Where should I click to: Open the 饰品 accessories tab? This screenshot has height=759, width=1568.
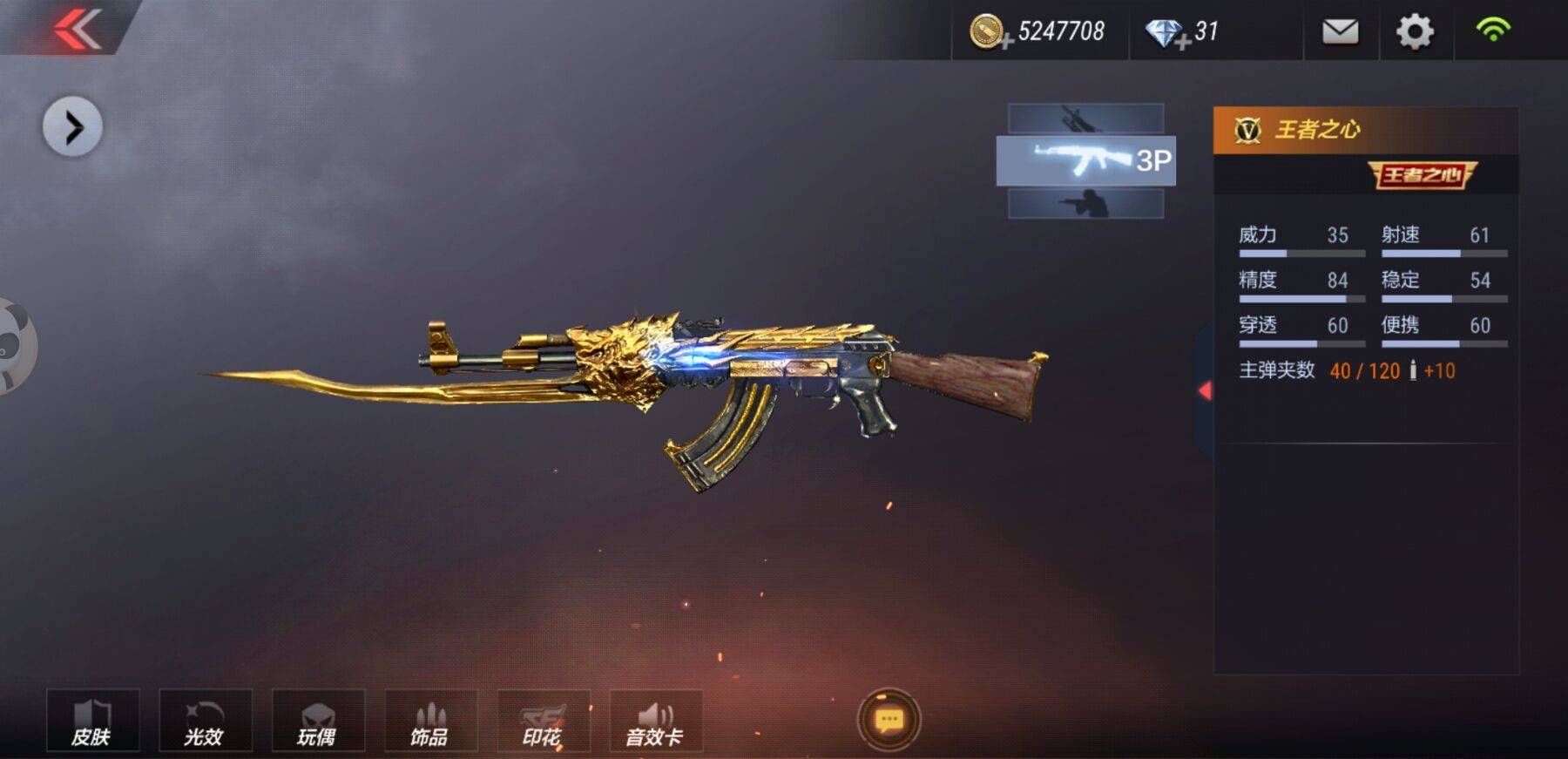pyautogui.click(x=430, y=722)
